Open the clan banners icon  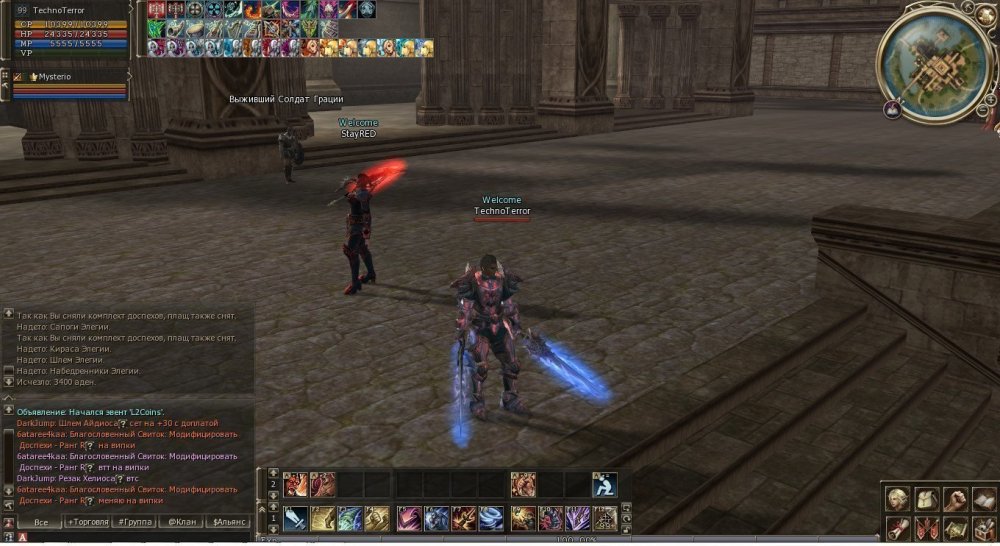tap(926, 527)
